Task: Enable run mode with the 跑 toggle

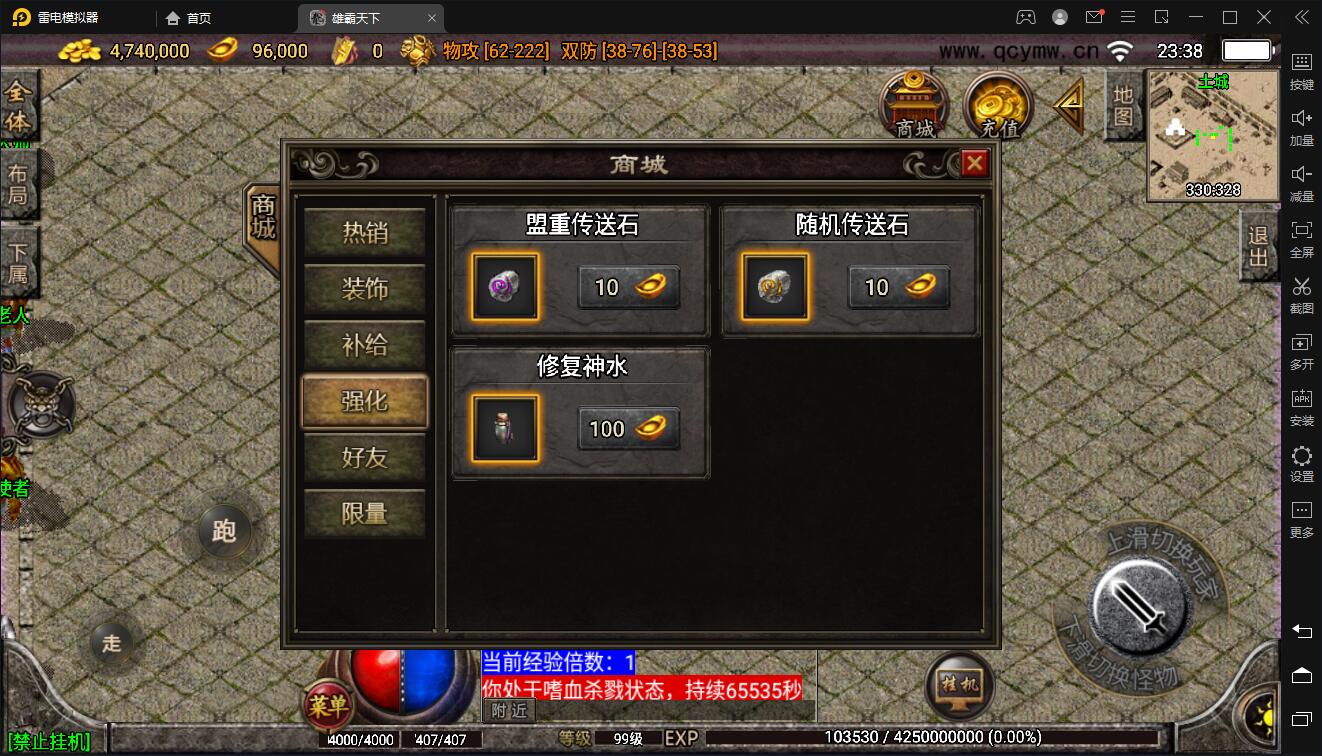Action: [x=224, y=533]
